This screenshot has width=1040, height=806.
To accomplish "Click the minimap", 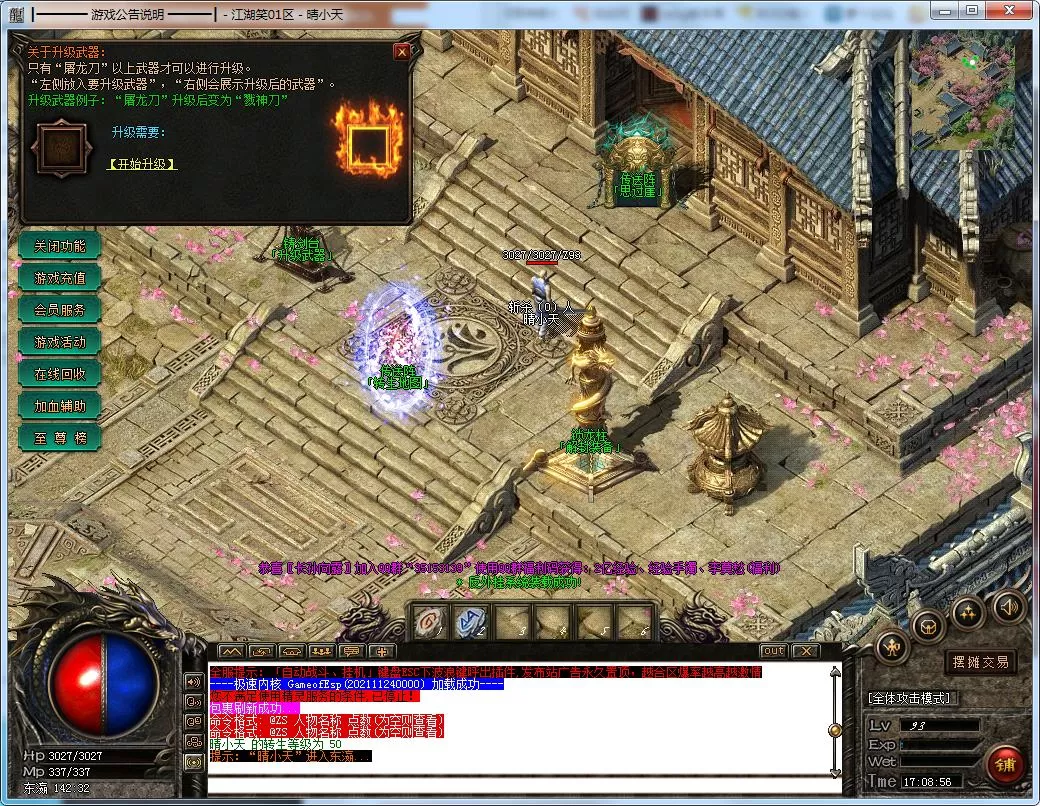I will coord(962,89).
